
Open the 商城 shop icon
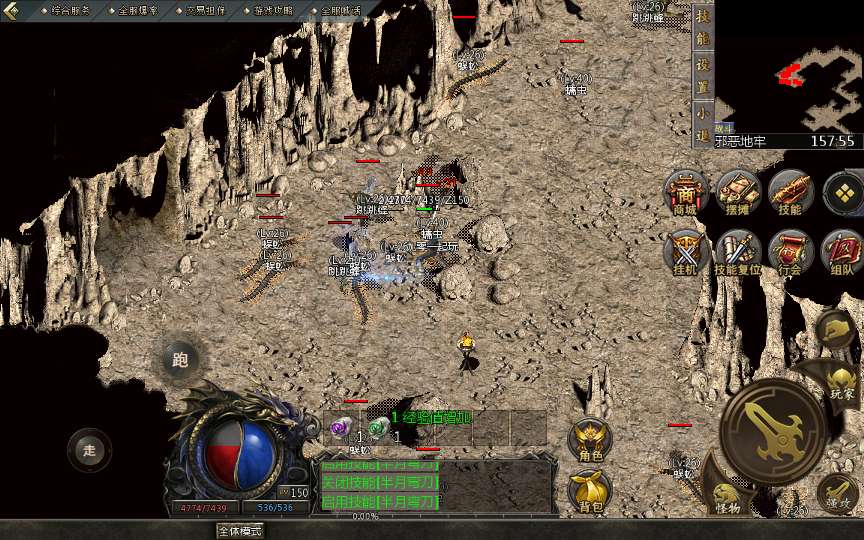click(x=685, y=192)
